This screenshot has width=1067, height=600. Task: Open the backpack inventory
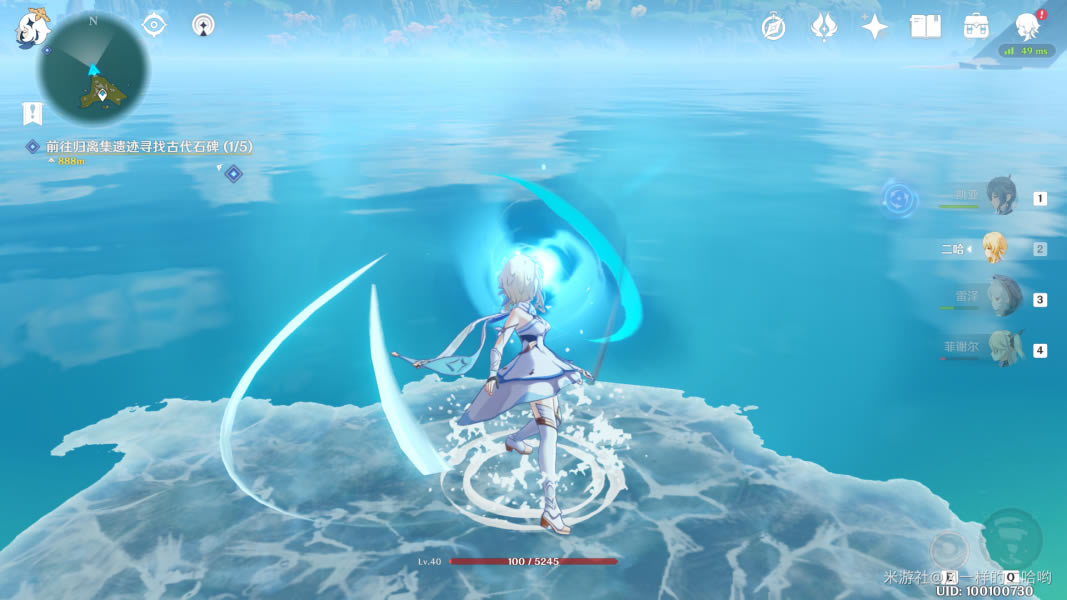976,27
